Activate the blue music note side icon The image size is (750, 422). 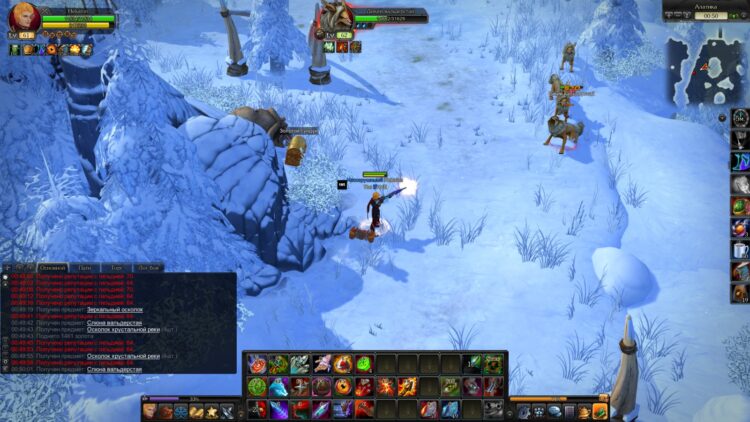coord(739,161)
